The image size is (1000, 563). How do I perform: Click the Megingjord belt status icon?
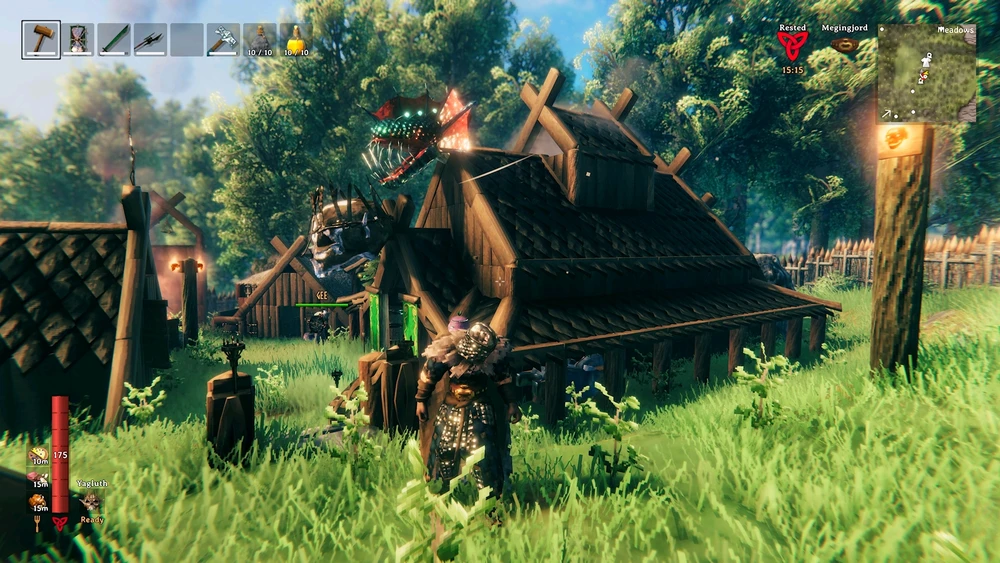click(x=845, y=45)
